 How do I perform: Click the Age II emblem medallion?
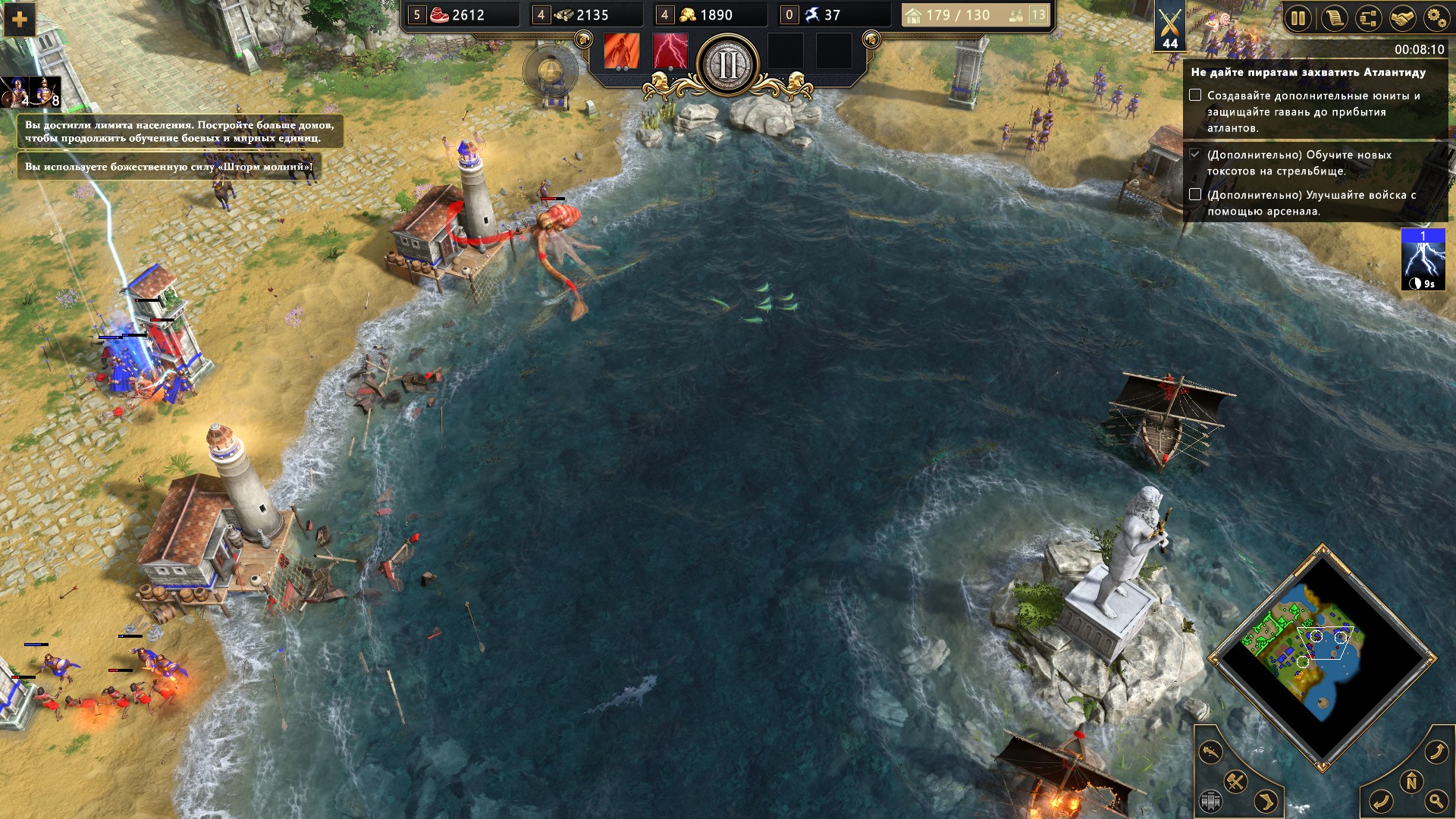pos(728,65)
